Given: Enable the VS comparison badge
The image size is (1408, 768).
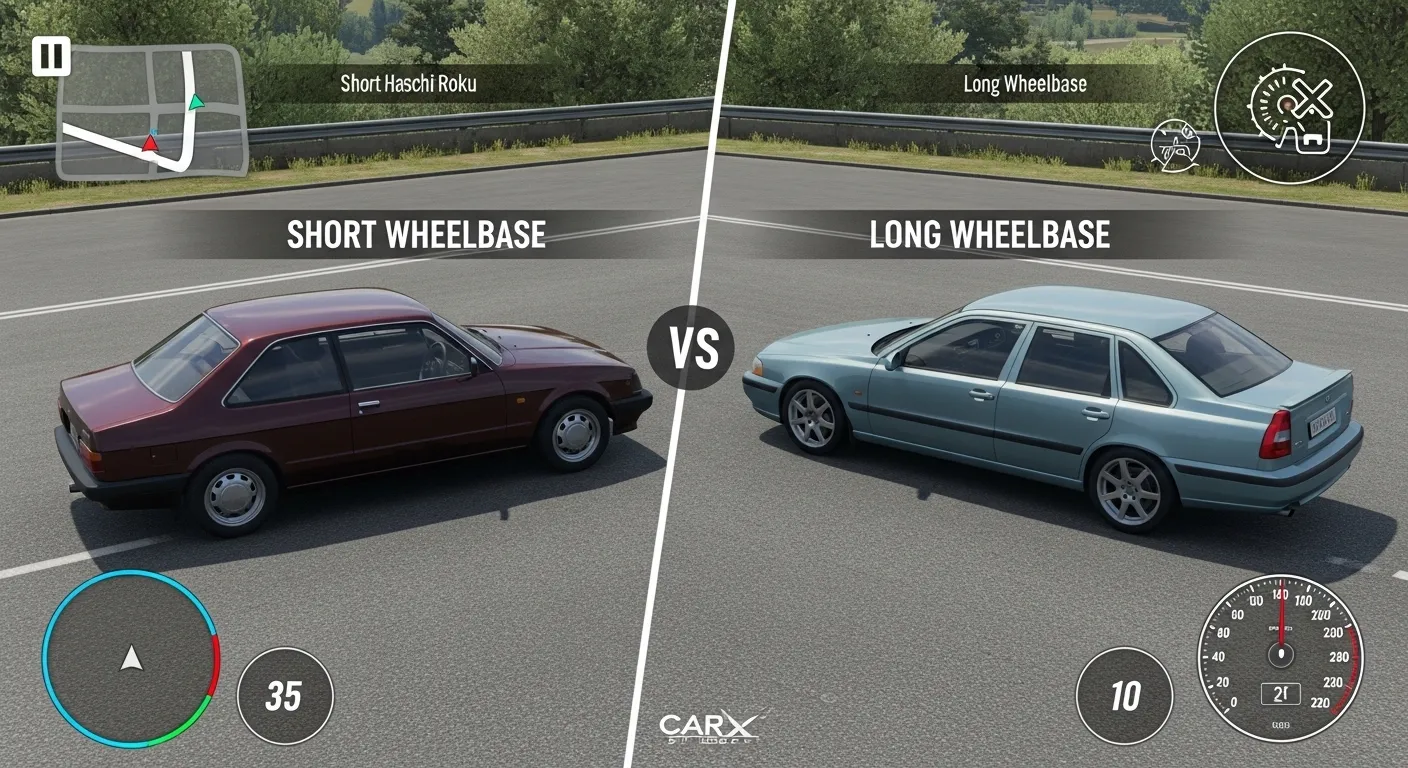Looking at the screenshot, I should (x=693, y=349).
